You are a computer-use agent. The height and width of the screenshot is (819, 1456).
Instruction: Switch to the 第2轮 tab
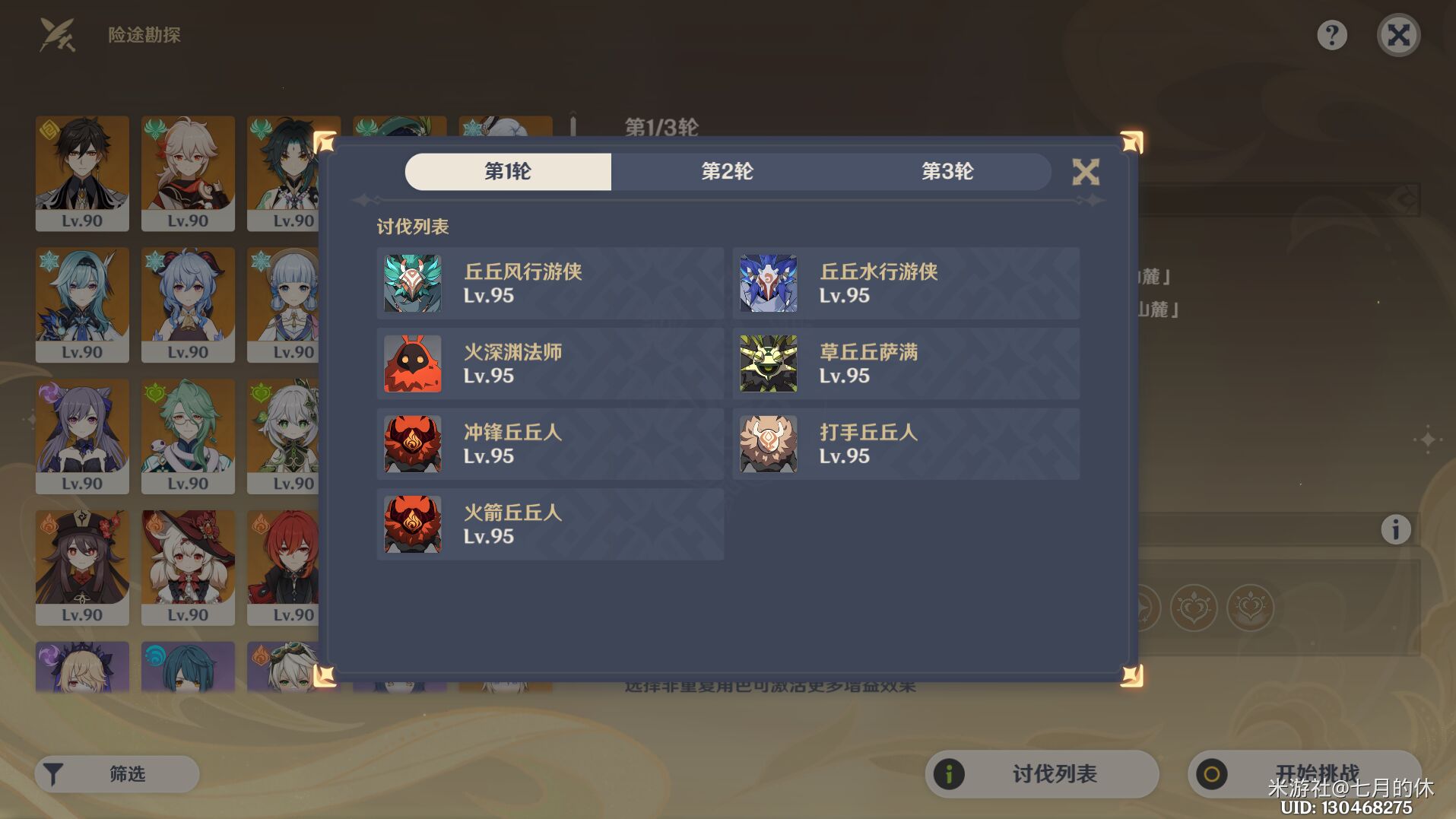(728, 172)
